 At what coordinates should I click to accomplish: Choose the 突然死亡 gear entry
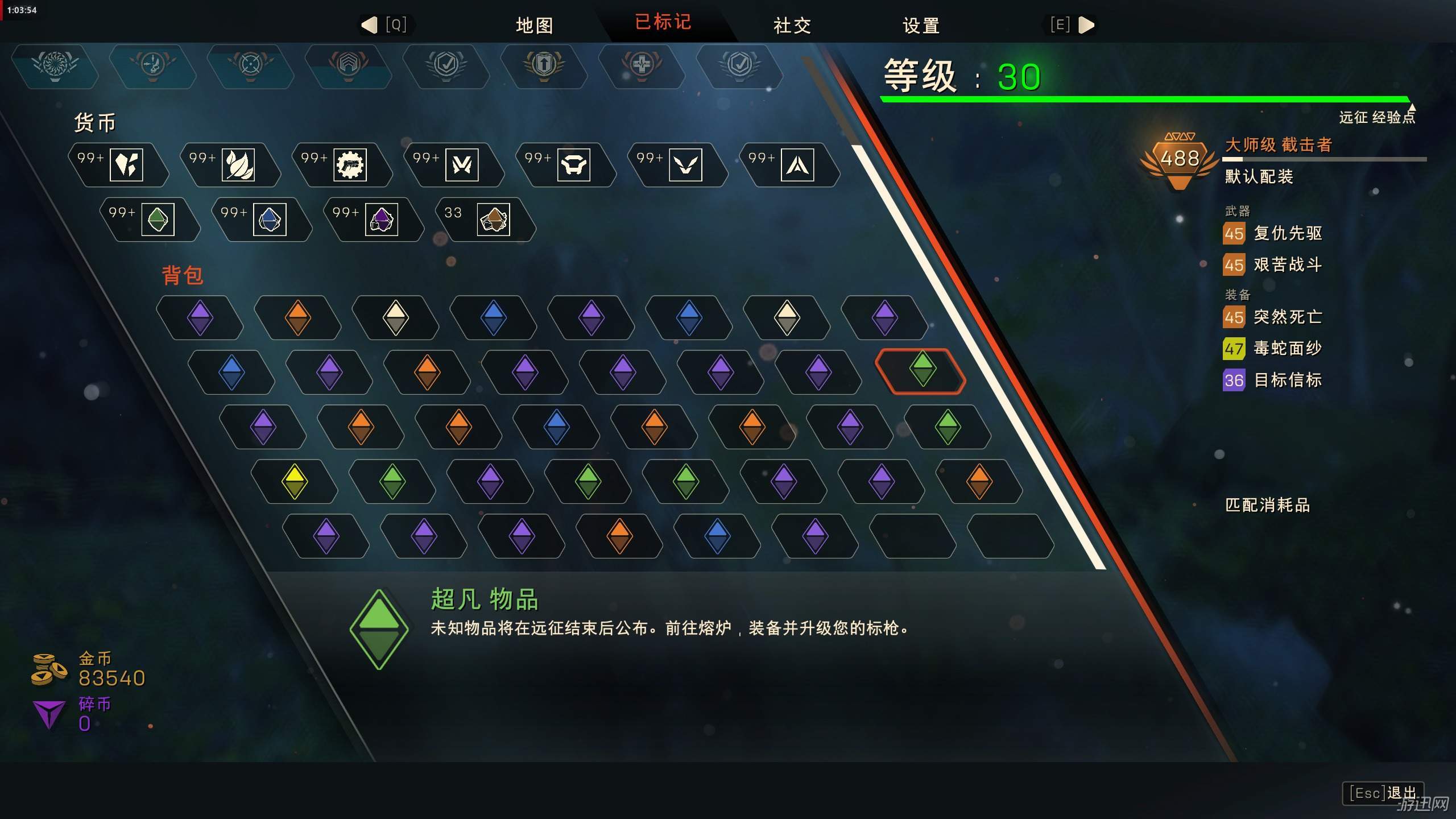tap(1287, 317)
